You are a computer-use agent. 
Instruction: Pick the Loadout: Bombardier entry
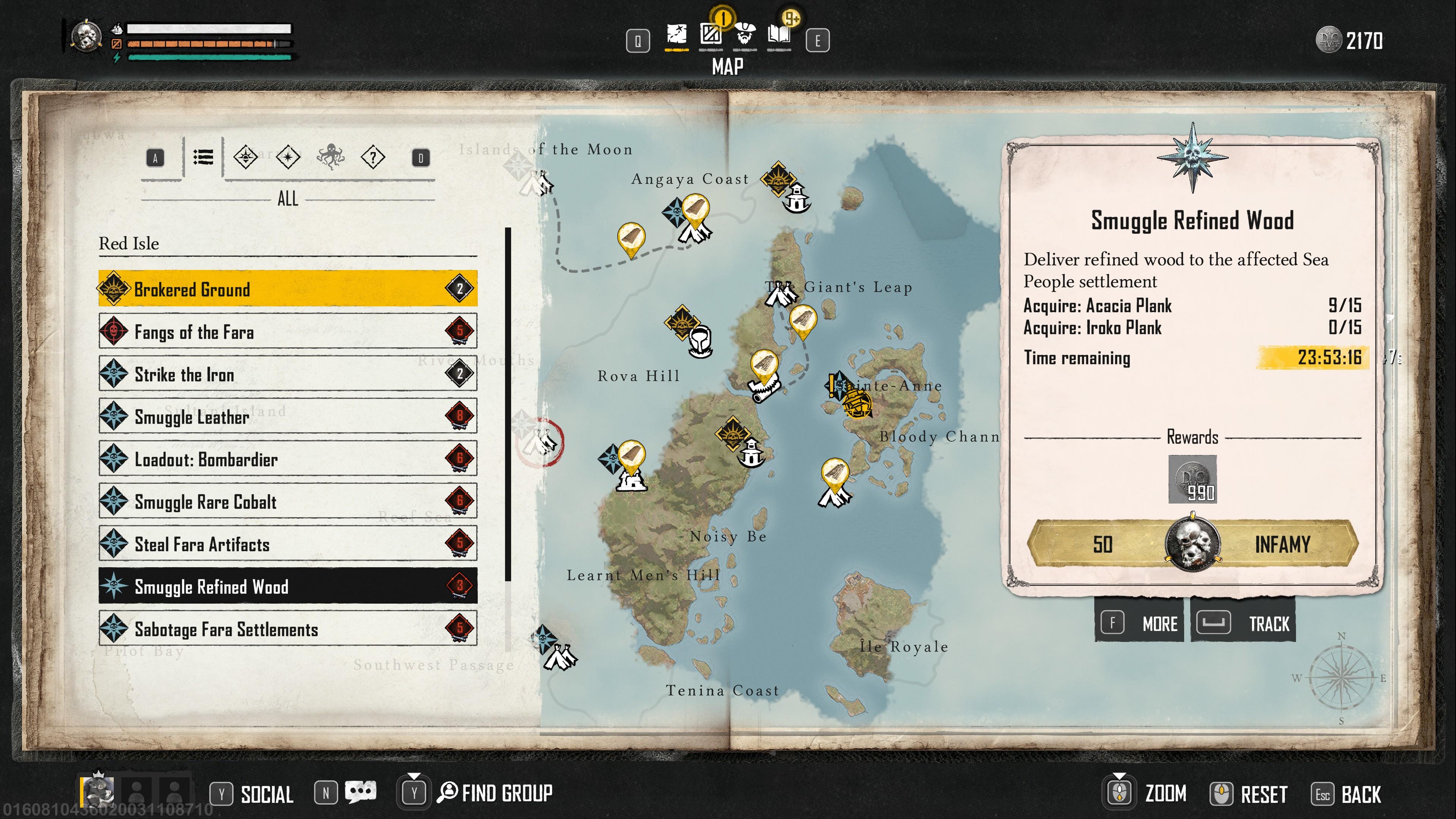(287, 459)
